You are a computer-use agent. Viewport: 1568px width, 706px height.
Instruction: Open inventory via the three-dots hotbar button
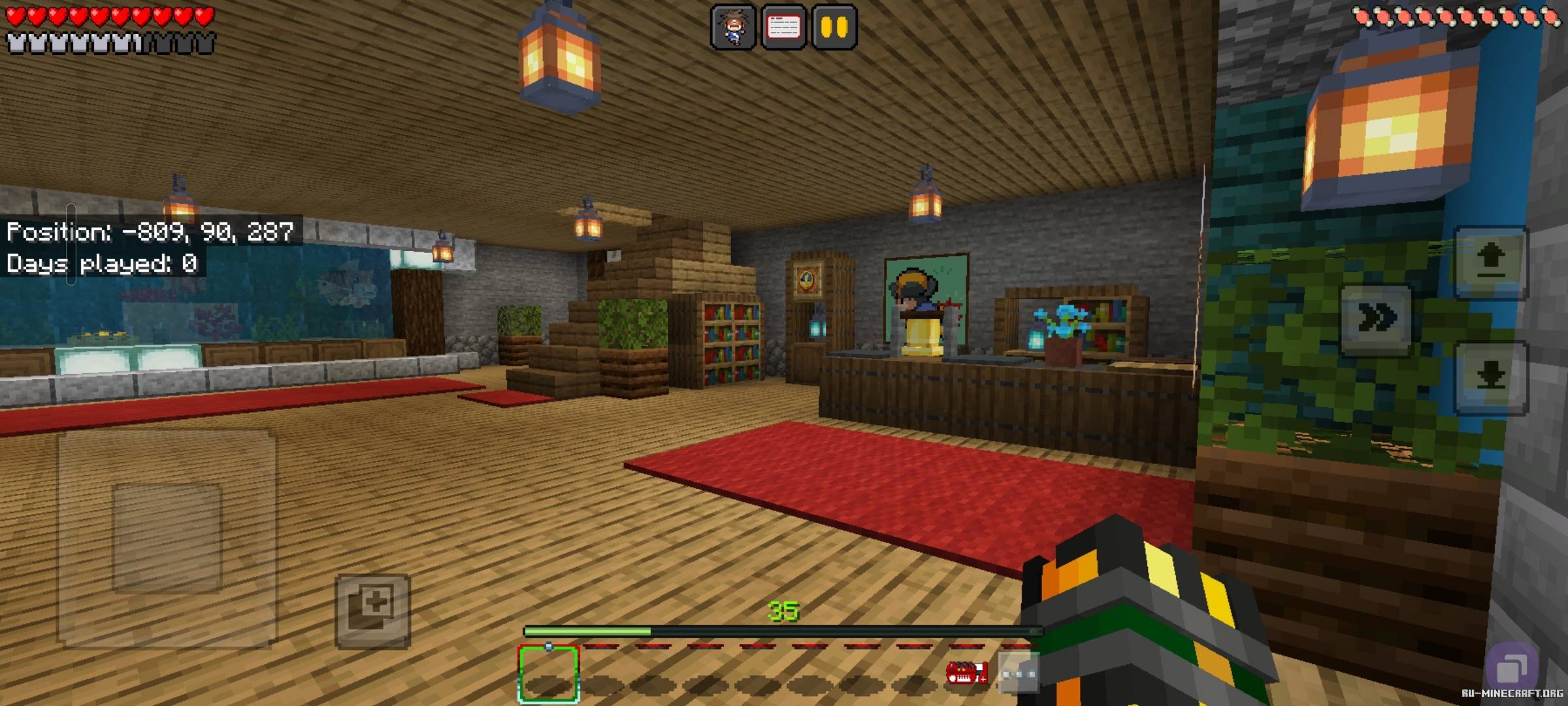(x=1019, y=673)
